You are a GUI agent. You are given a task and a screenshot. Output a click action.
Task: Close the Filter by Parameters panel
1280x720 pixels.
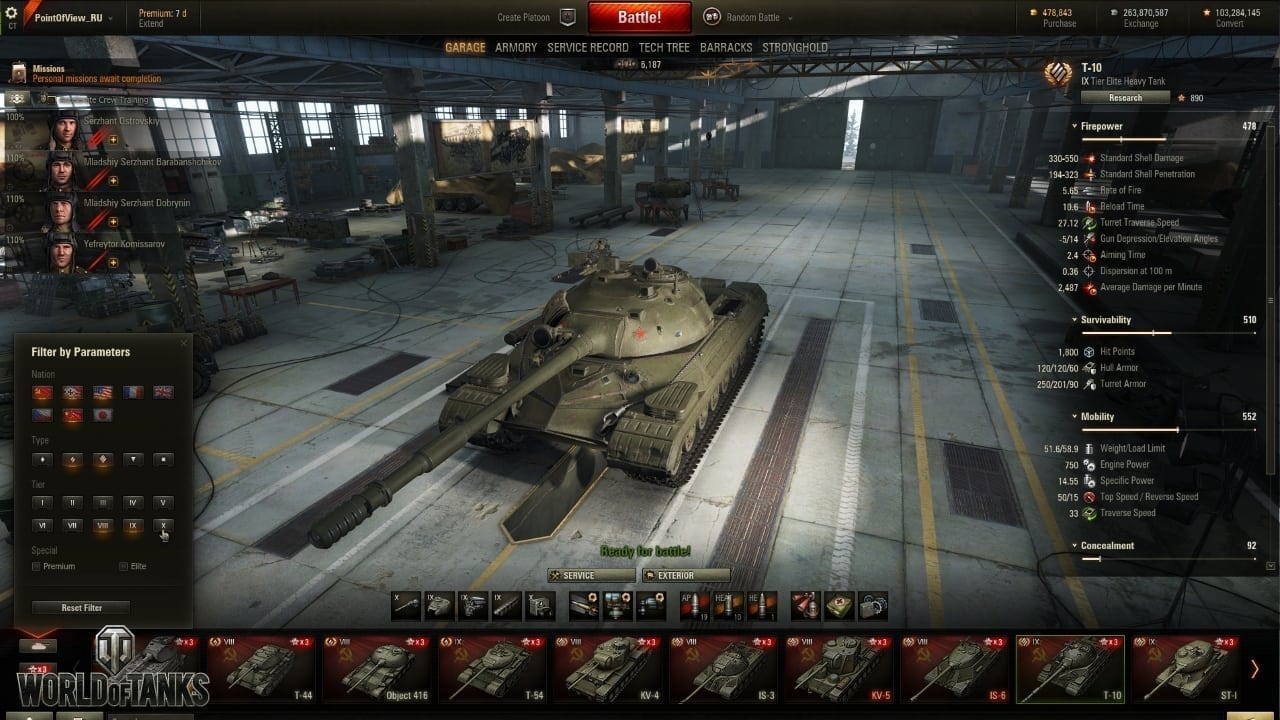[183, 343]
